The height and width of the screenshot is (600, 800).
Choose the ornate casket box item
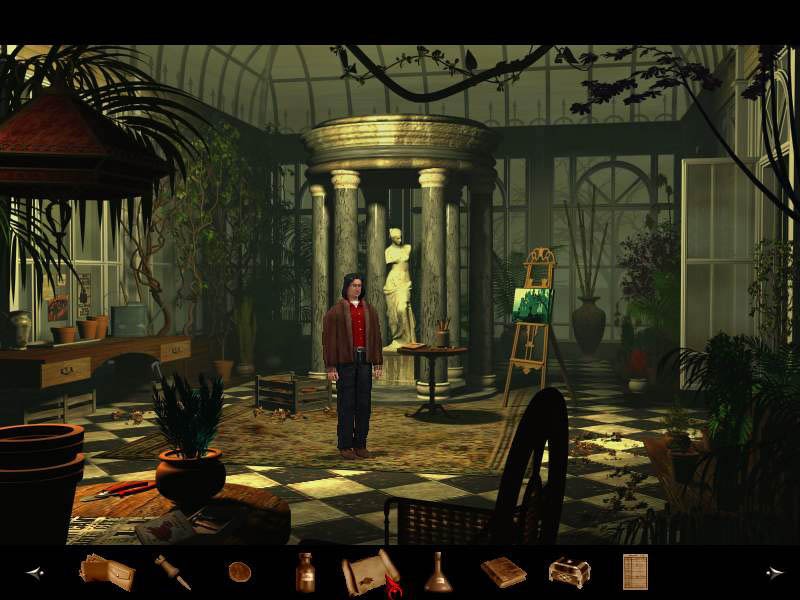tap(569, 572)
